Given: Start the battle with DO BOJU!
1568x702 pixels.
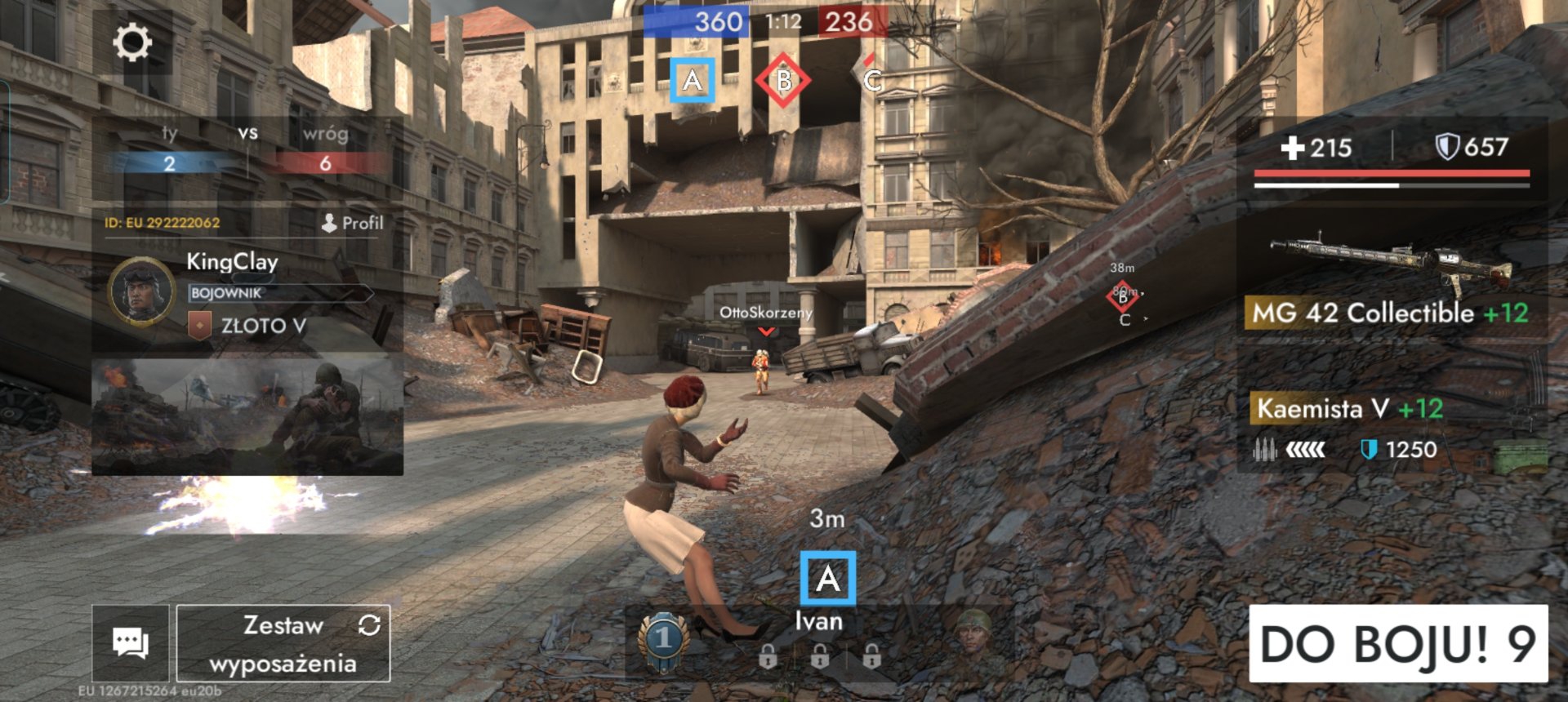Looking at the screenshot, I should pyautogui.click(x=1398, y=643).
